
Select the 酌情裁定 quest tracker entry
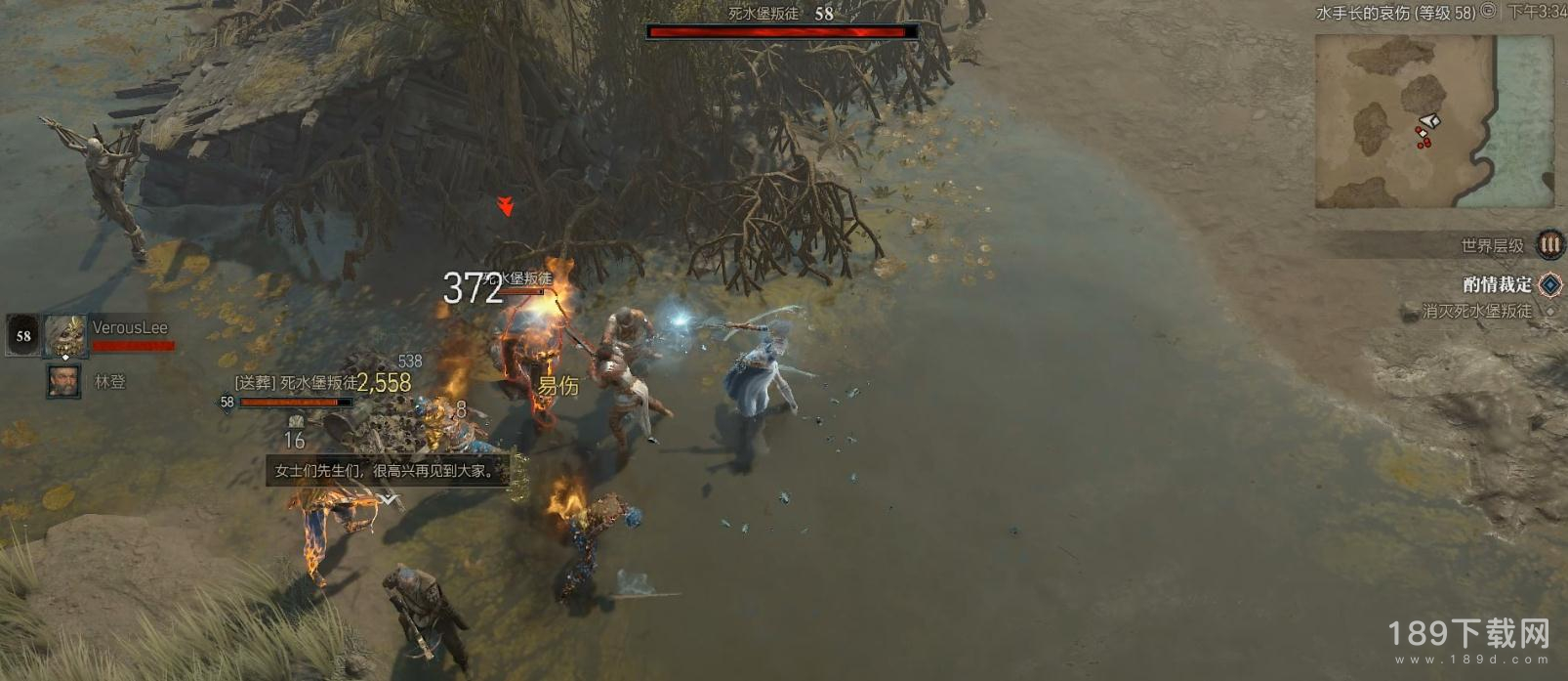click(1497, 284)
